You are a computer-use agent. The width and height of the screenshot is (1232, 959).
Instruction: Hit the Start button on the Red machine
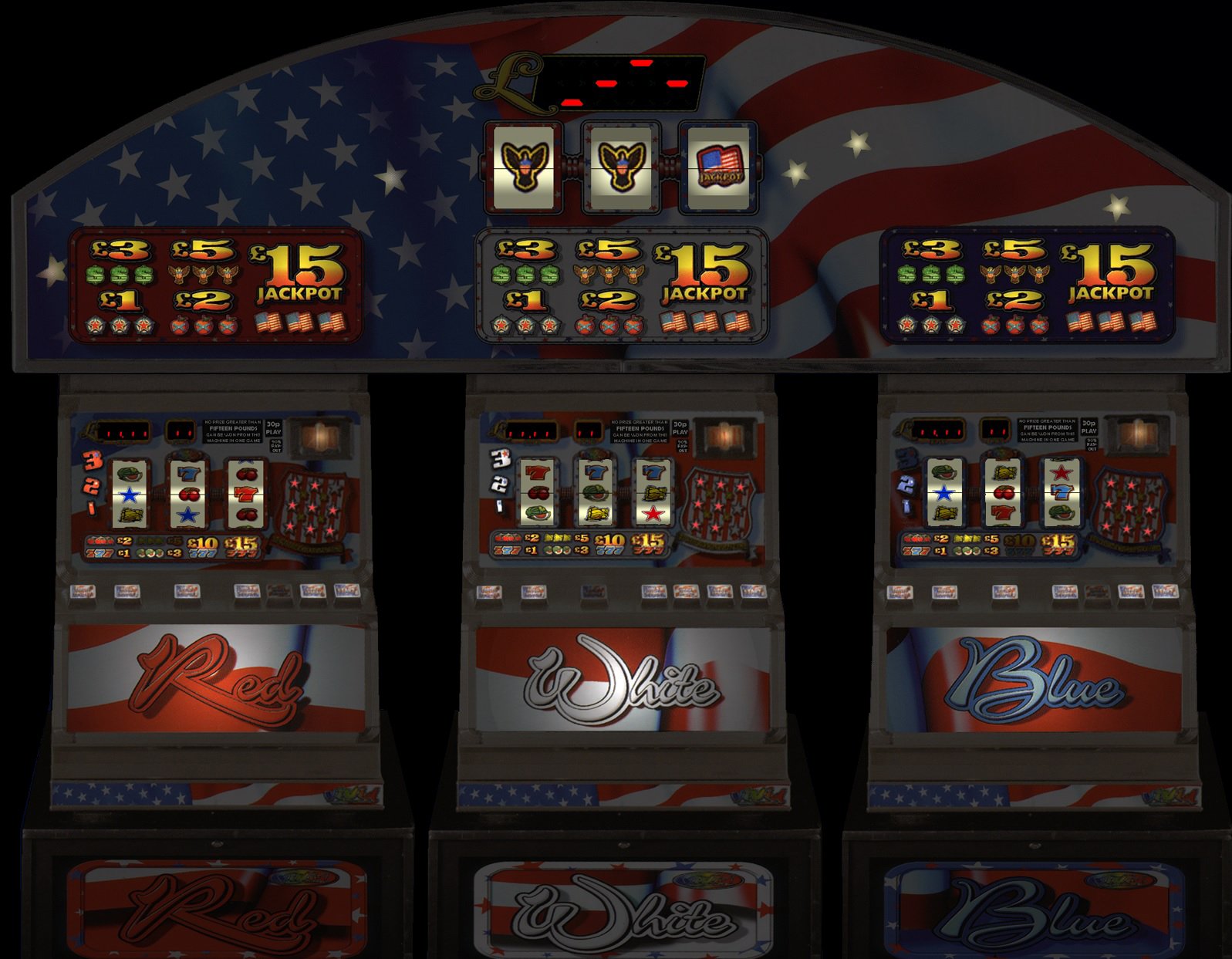tap(346, 592)
